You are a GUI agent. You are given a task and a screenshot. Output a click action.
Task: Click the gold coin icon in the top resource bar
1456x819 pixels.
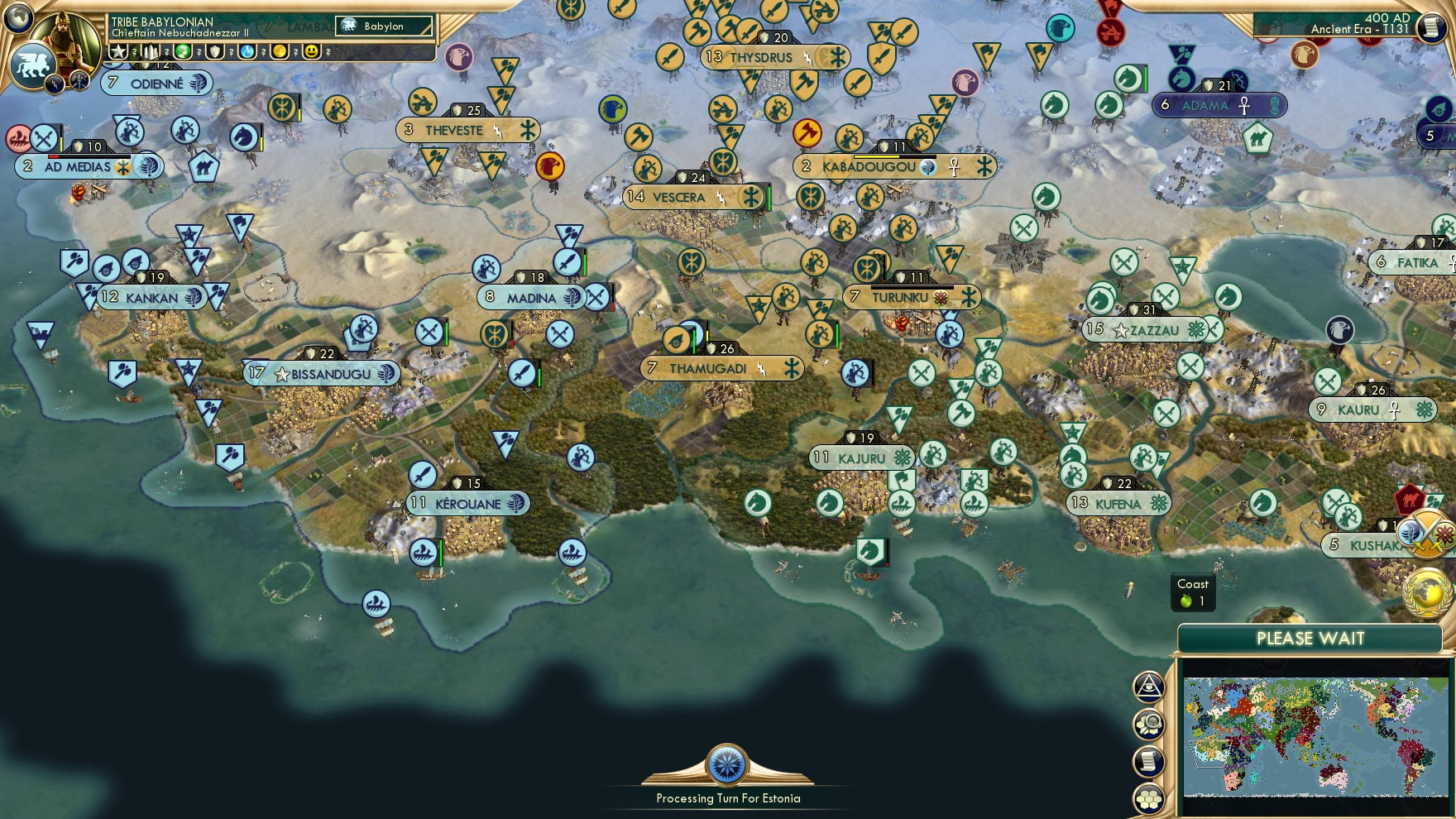[x=277, y=54]
